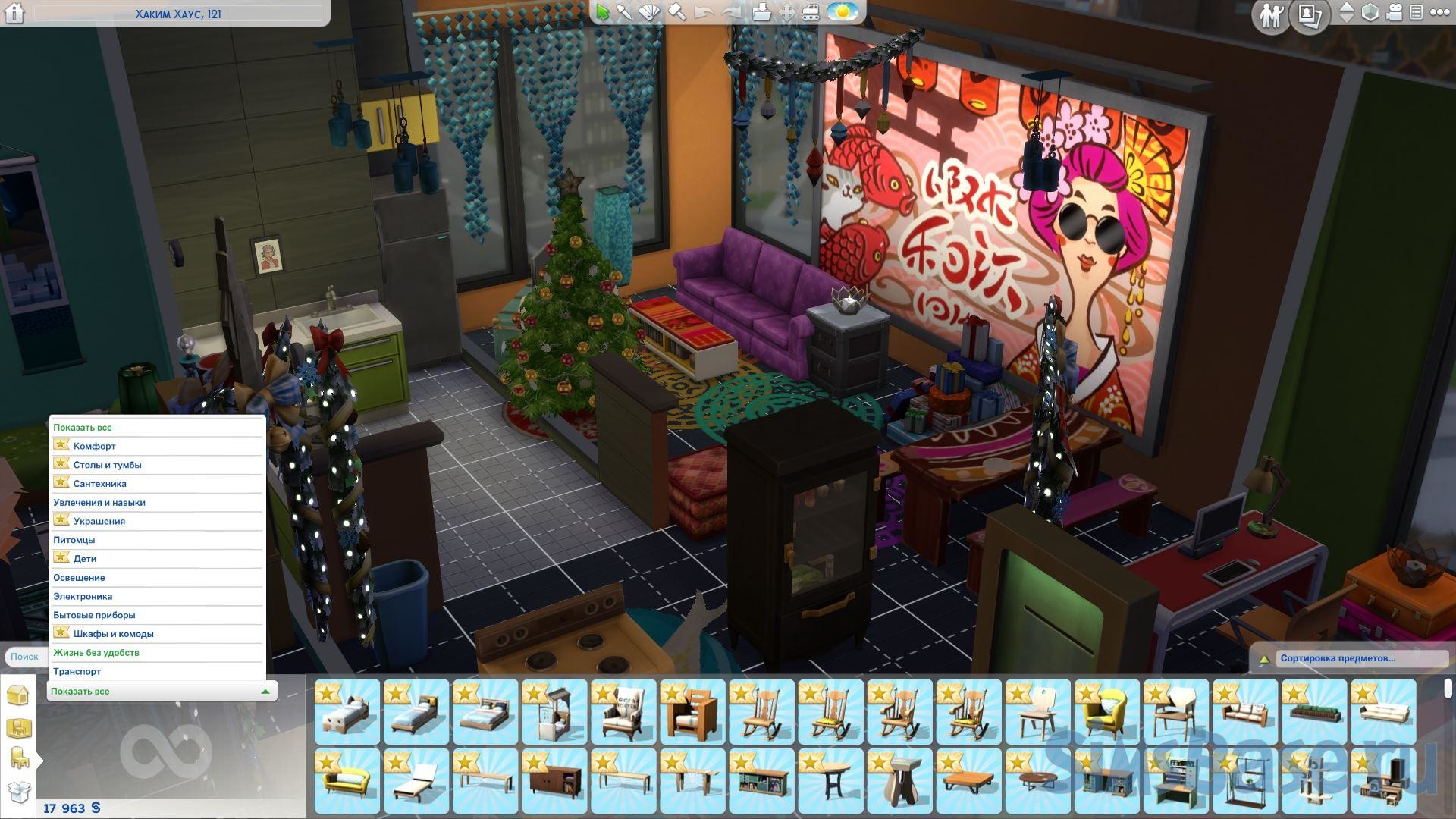Return to the home lot button
Screen dimensions: 1456x819
point(14,13)
